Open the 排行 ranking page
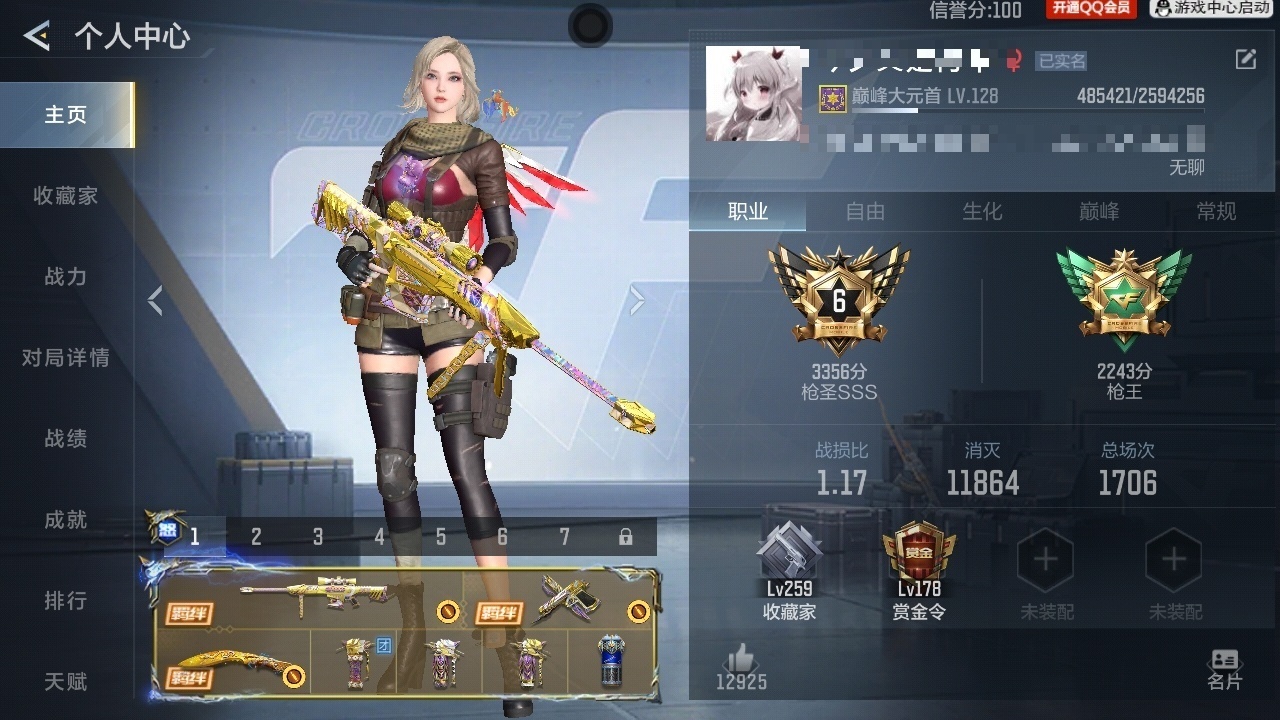The image size is (1280, 720). 66,601
